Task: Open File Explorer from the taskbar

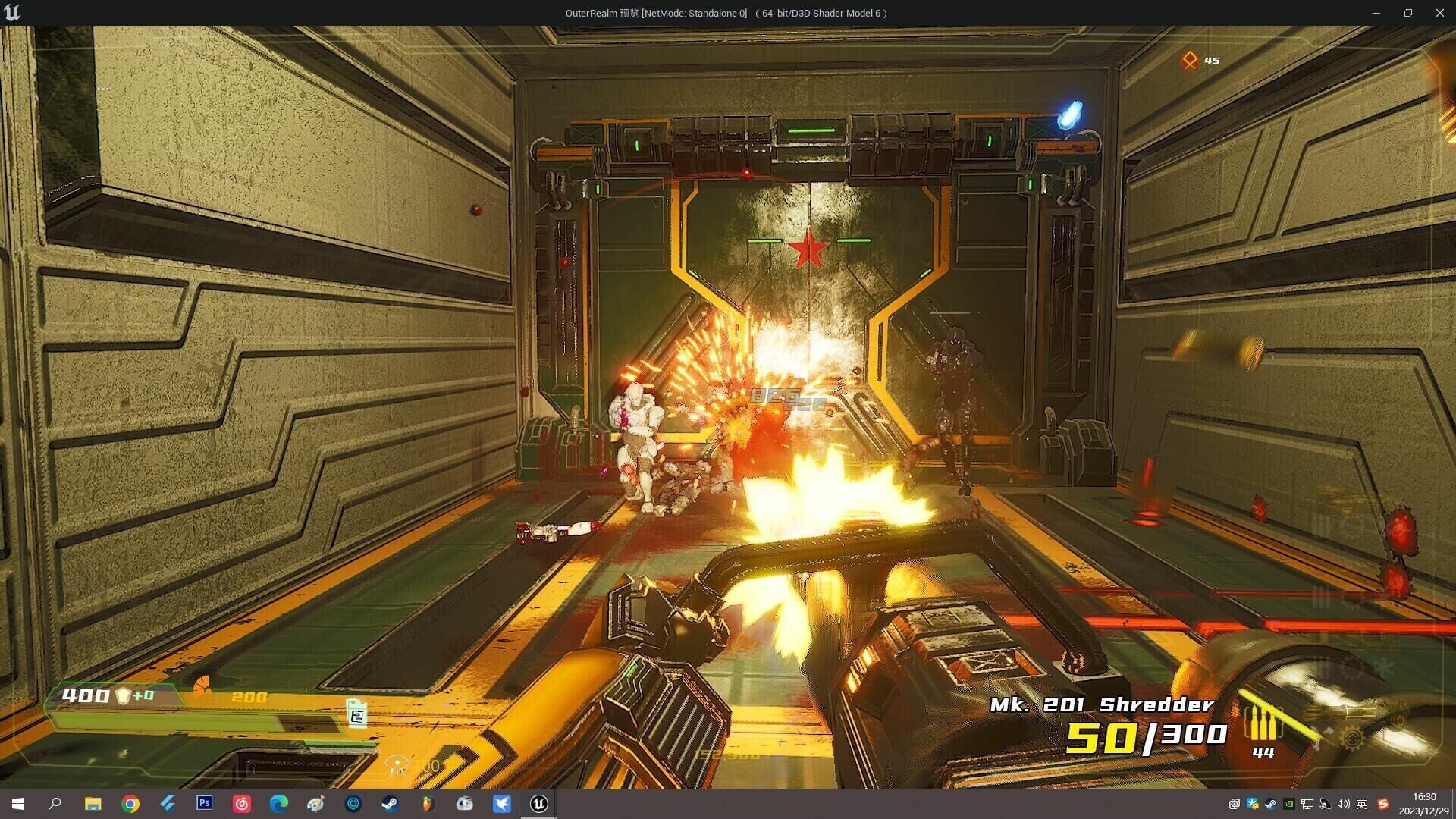Action: pos(93,804)
